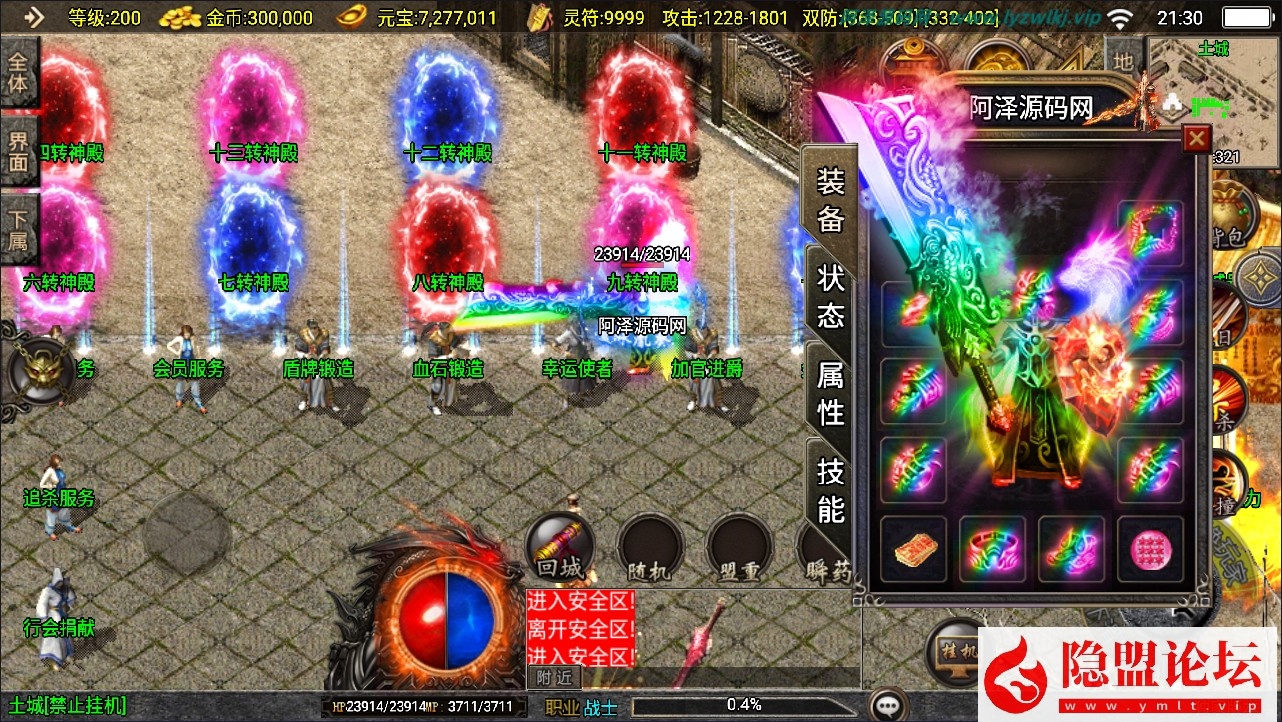Open the 附近 nearby chat channel
Image resolution: width=1282 pixels, height=722 pixels.
point(554,677)
